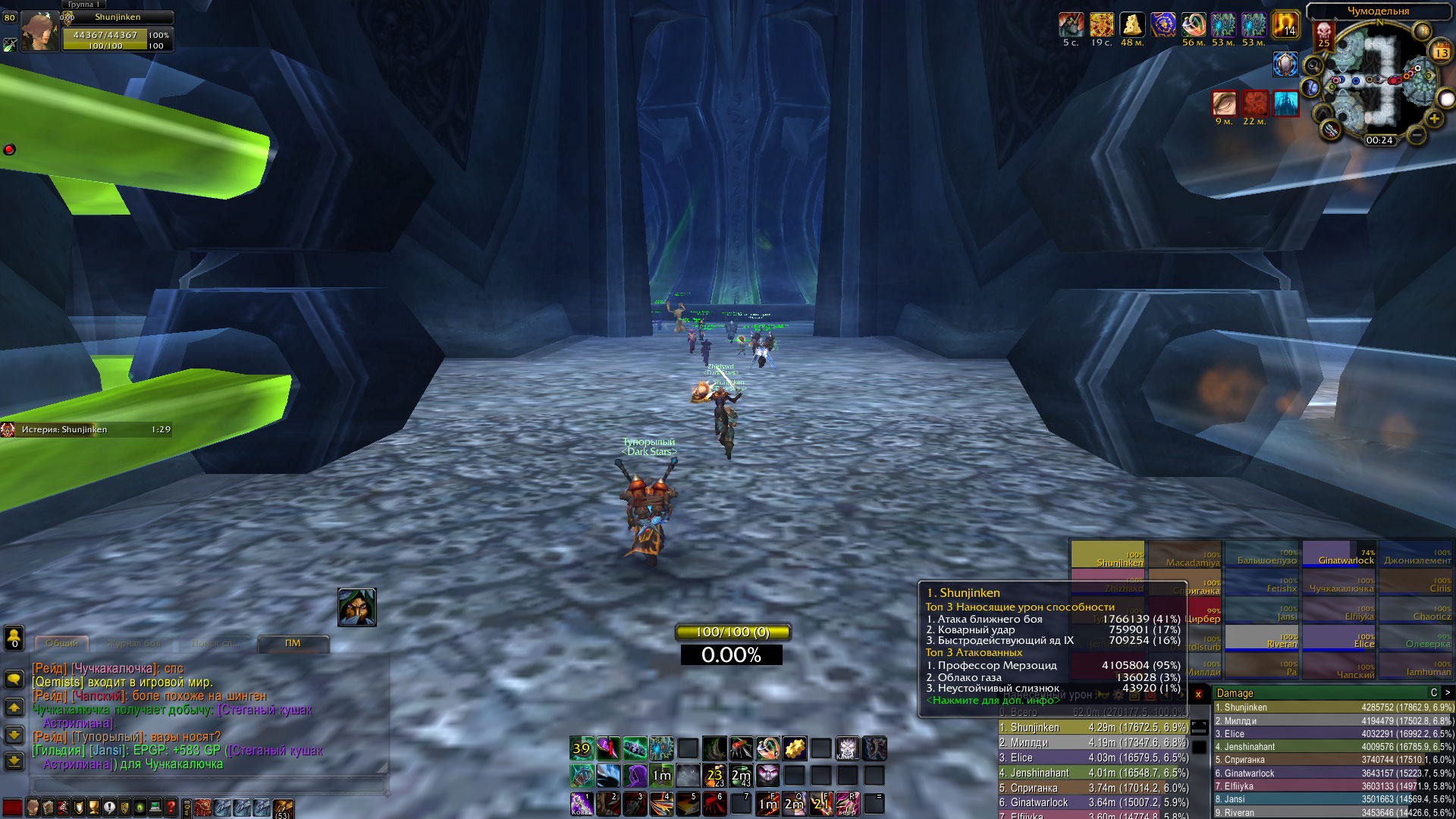Close the damage meter with red X

click(1198, 694)
